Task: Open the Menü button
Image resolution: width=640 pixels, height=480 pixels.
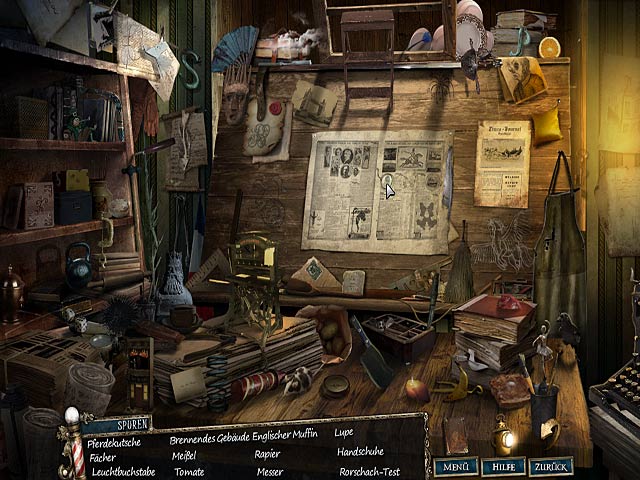Action: coord(455,466)
